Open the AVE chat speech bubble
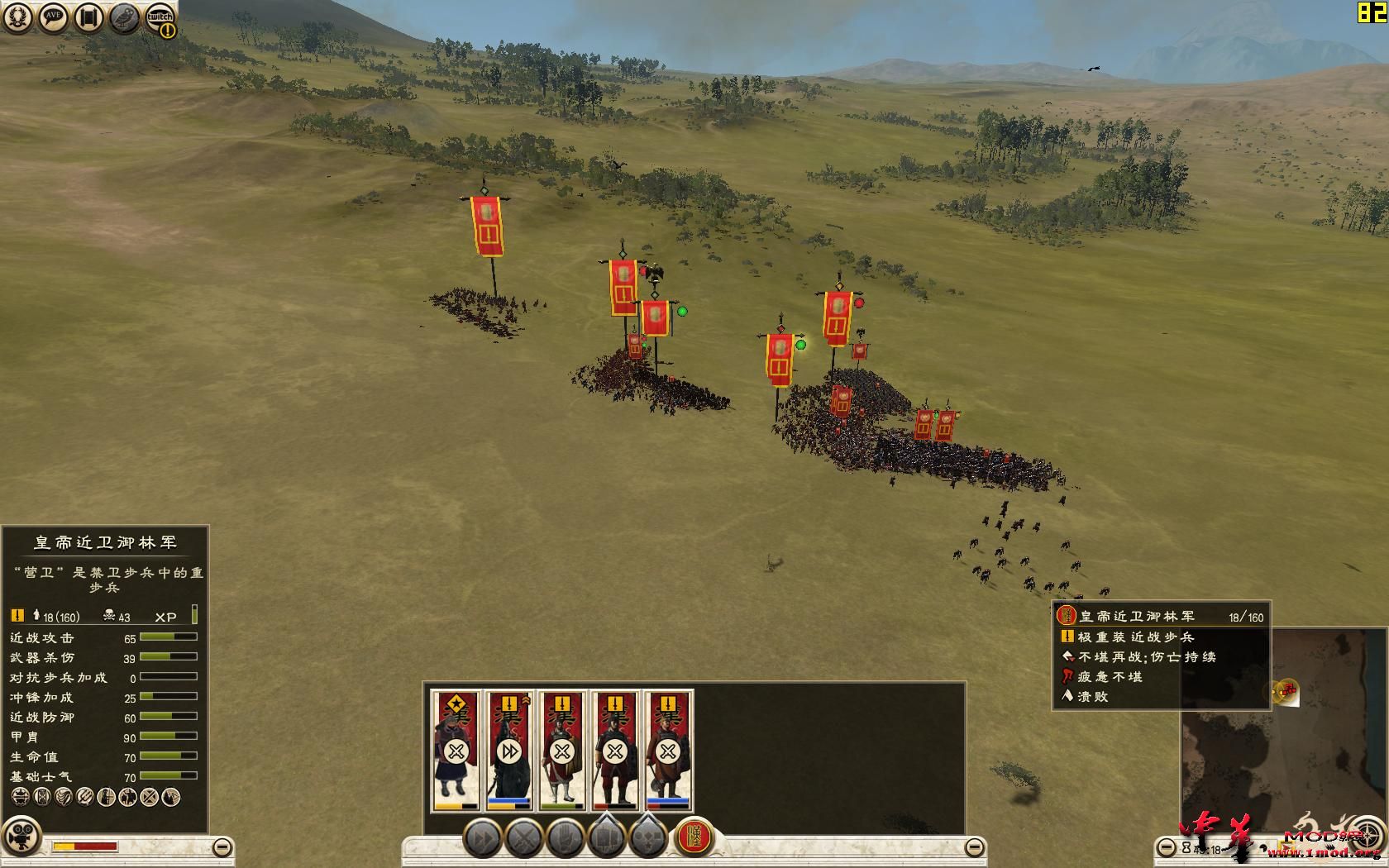The height and width of the screenshot is (868, 1389). point(54,18)
